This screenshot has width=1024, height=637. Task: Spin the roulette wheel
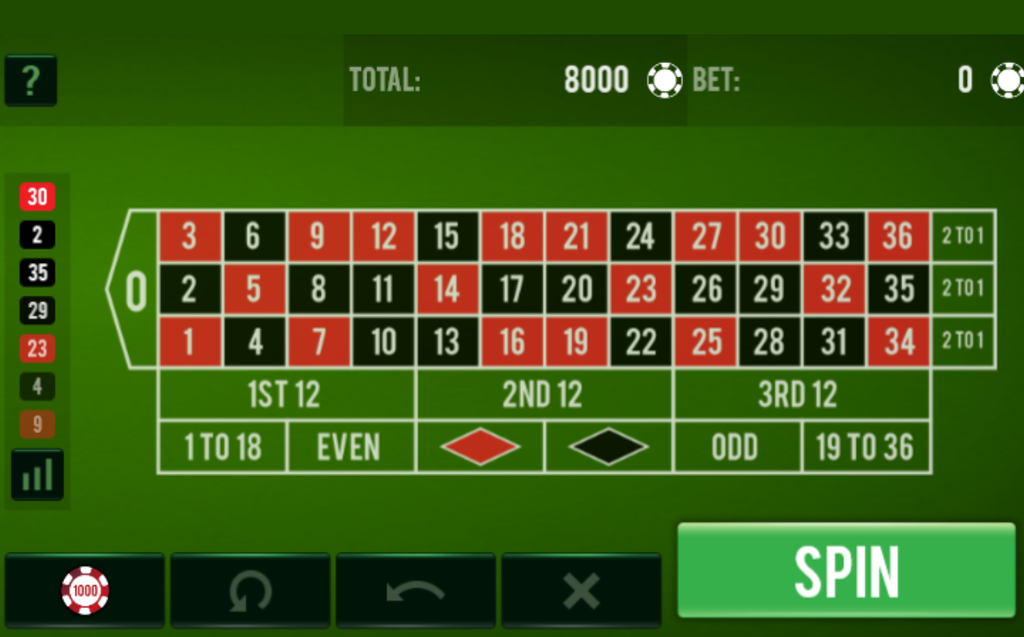846,570
